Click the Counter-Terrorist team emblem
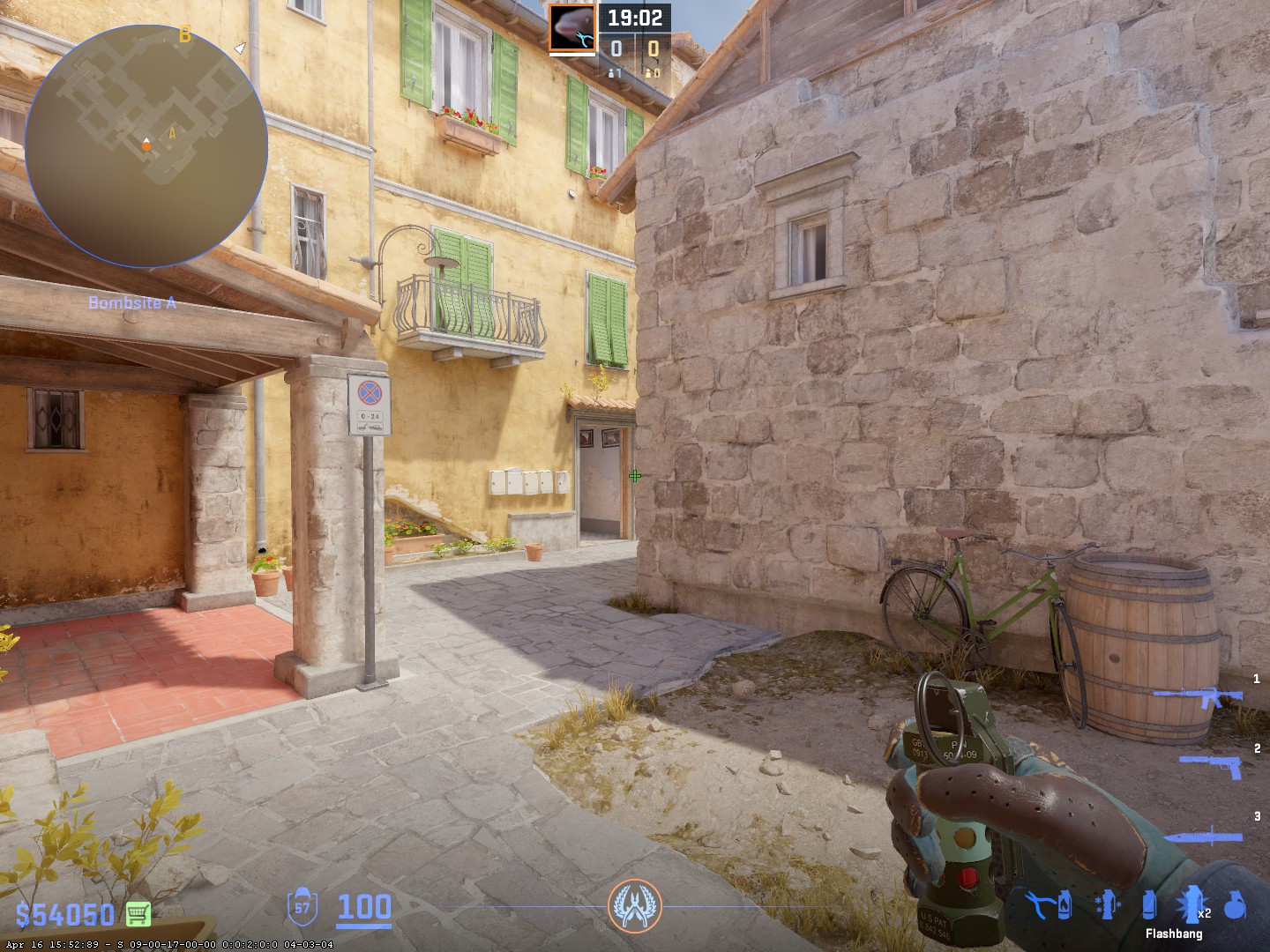Screen dimensions: 1270x952 pos(634,907)
